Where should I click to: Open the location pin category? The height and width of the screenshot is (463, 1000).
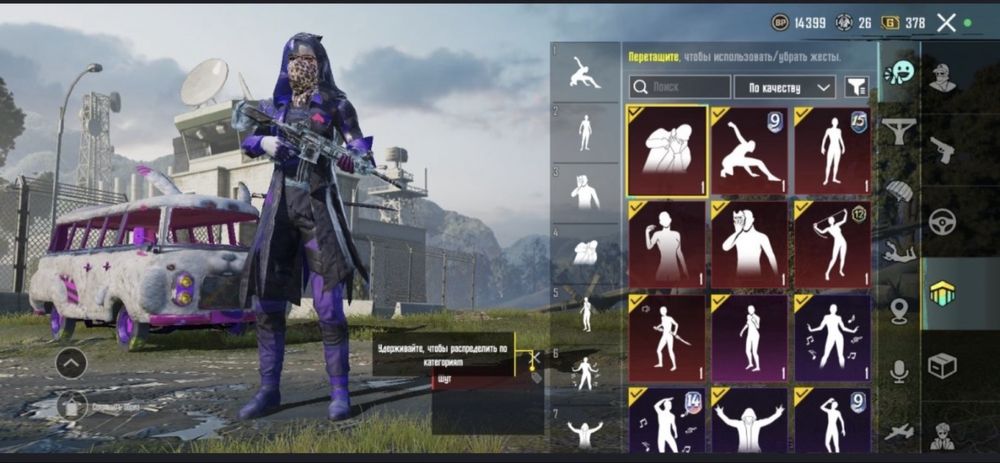[900, 310]
